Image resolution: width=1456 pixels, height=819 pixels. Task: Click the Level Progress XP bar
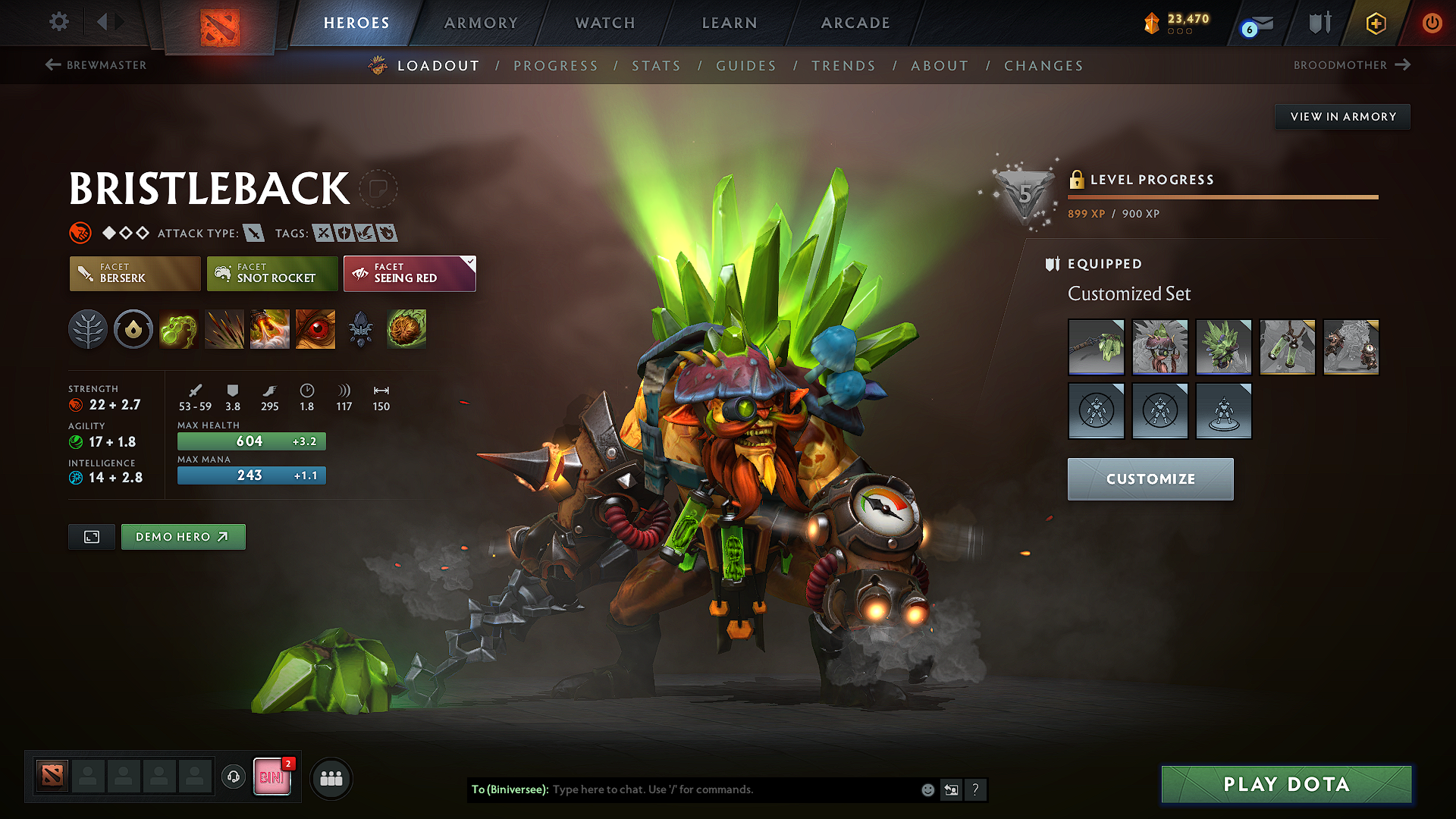coord(1222,196)
